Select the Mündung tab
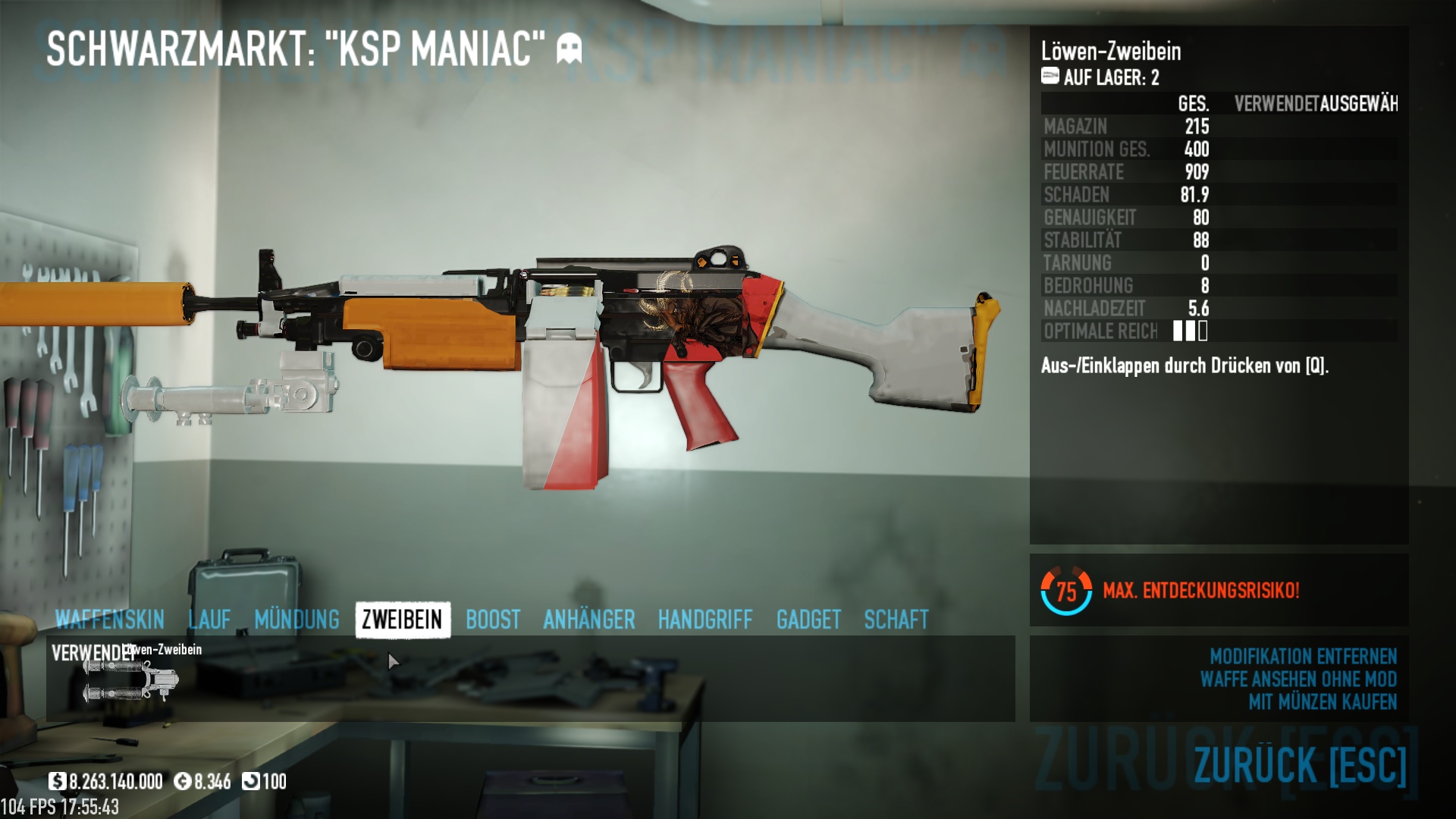 click(x=297, y=620)
